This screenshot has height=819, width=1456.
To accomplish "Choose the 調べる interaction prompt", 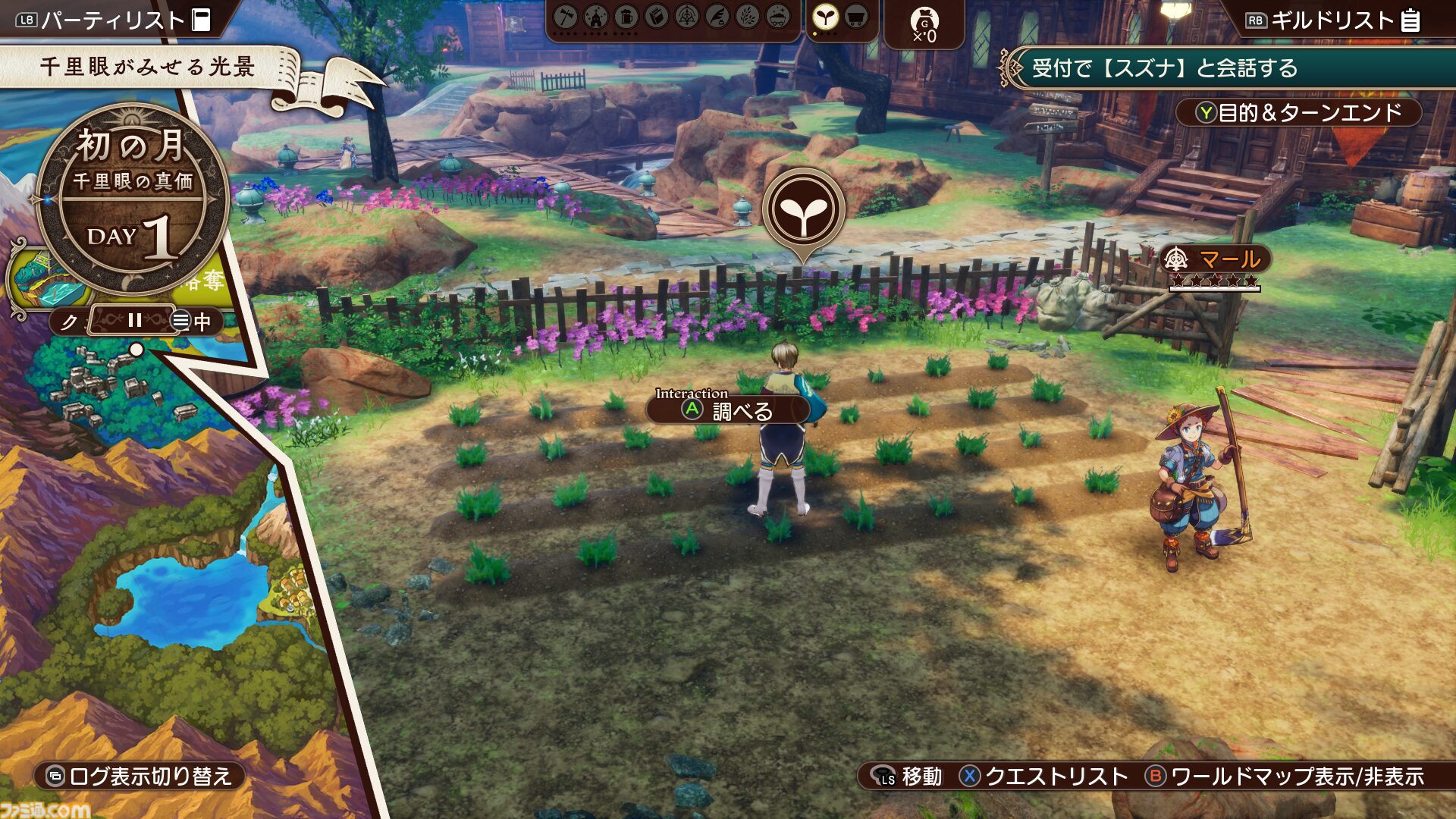I will pos(730,410).
